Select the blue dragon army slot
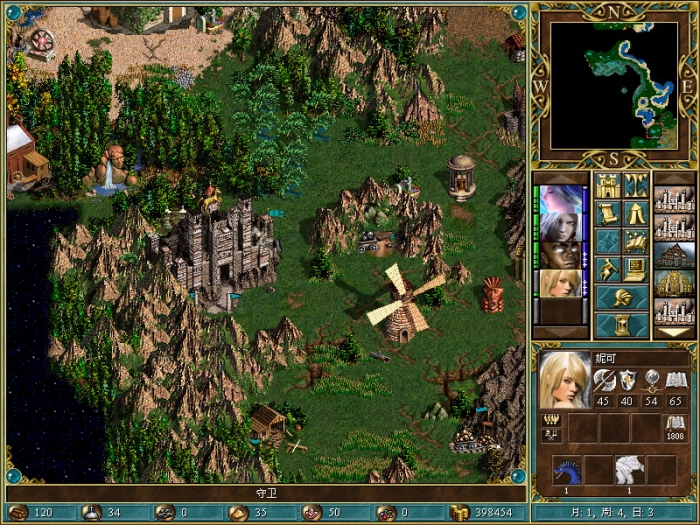 [x=567, y=469]
